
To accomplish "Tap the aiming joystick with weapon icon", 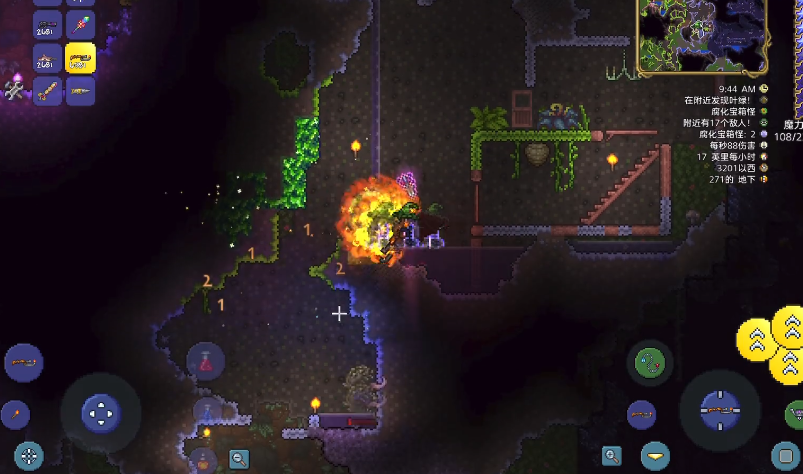I will tap(720, 410).
